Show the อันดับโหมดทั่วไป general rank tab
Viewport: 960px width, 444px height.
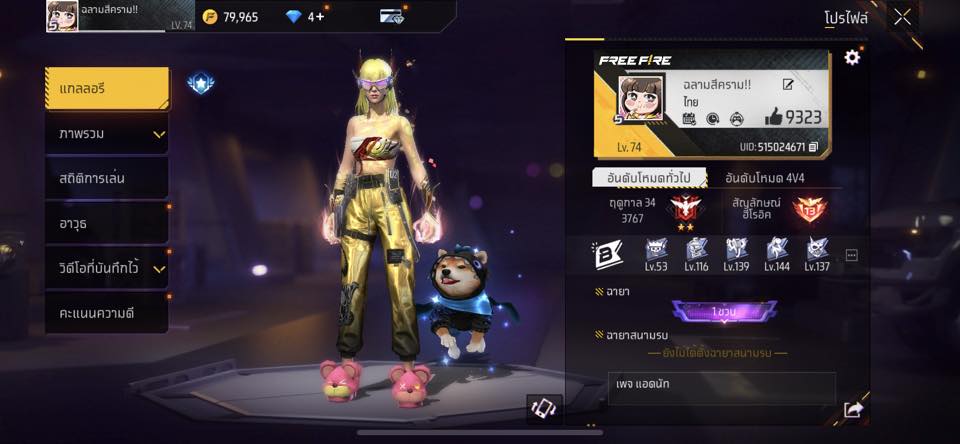point(649,178)
